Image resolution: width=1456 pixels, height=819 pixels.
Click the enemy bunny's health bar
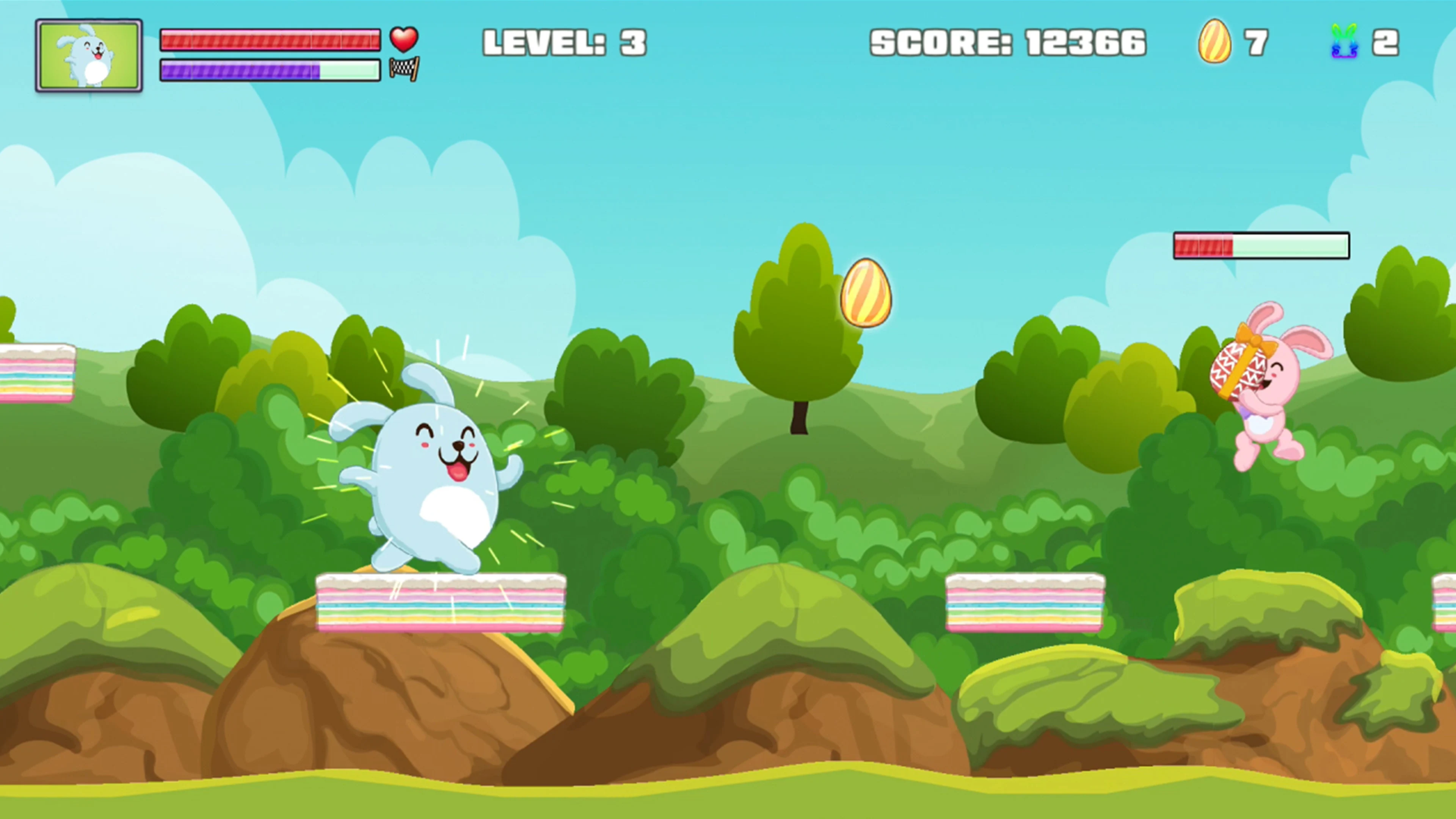point(1261,245)
